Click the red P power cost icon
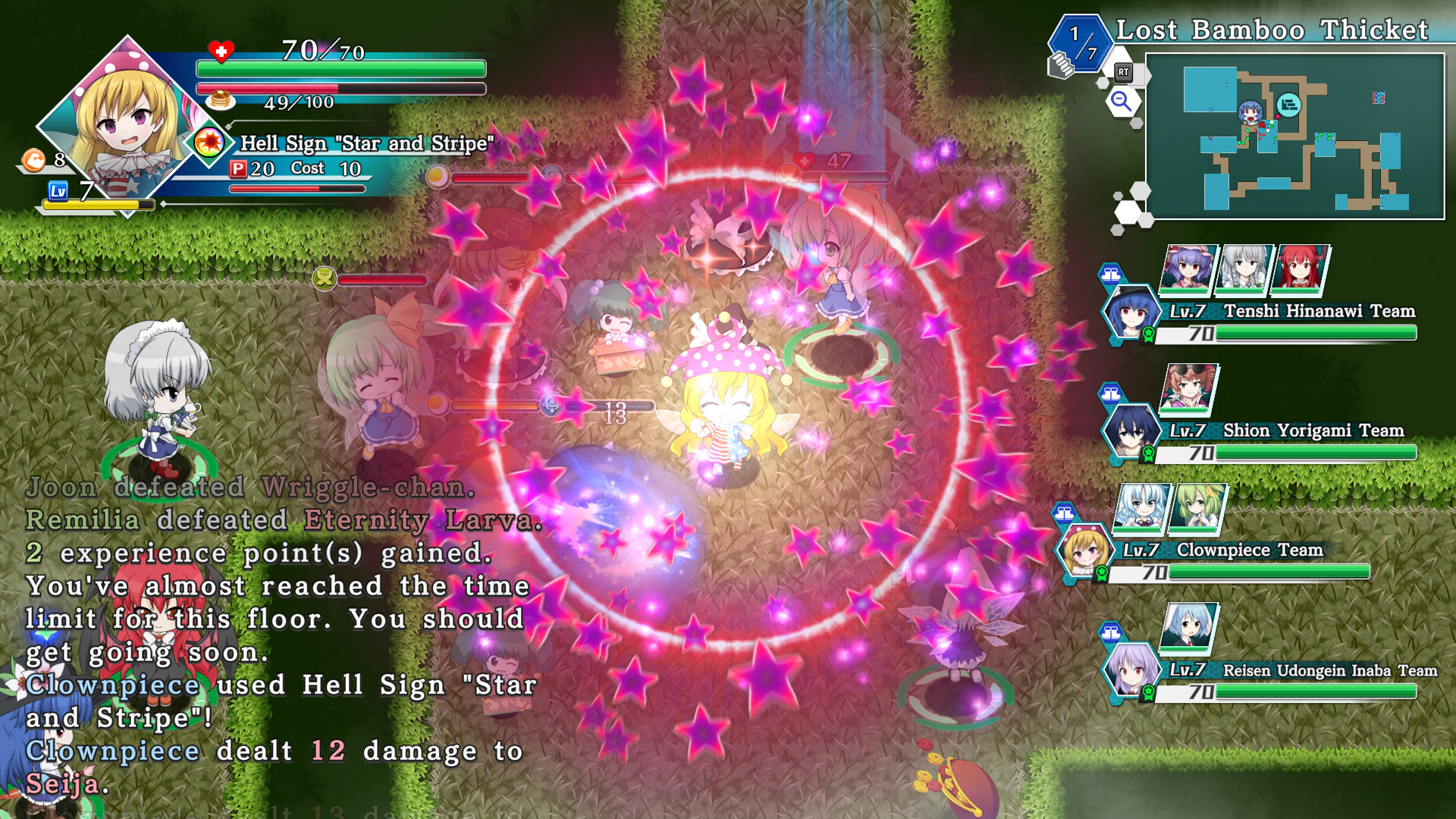Image resolution: width=1456 pixels, height=819 pixels. (x=239, y=168)
